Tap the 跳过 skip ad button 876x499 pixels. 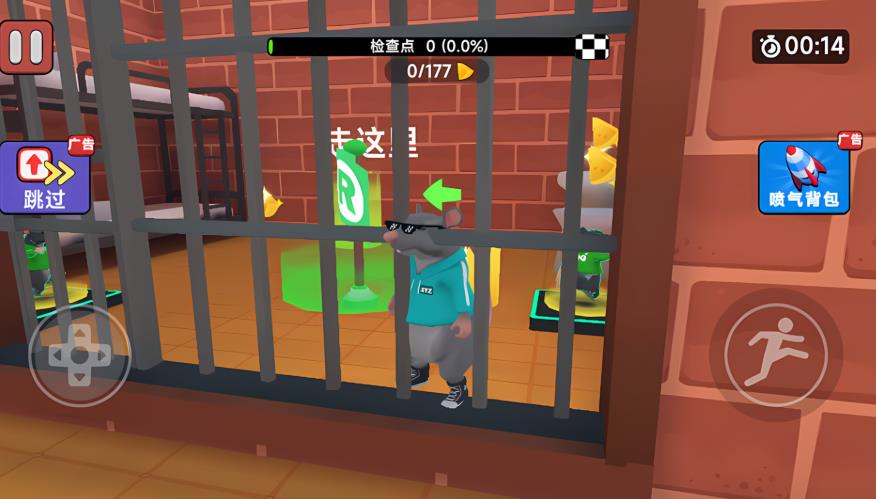[45, 177]
